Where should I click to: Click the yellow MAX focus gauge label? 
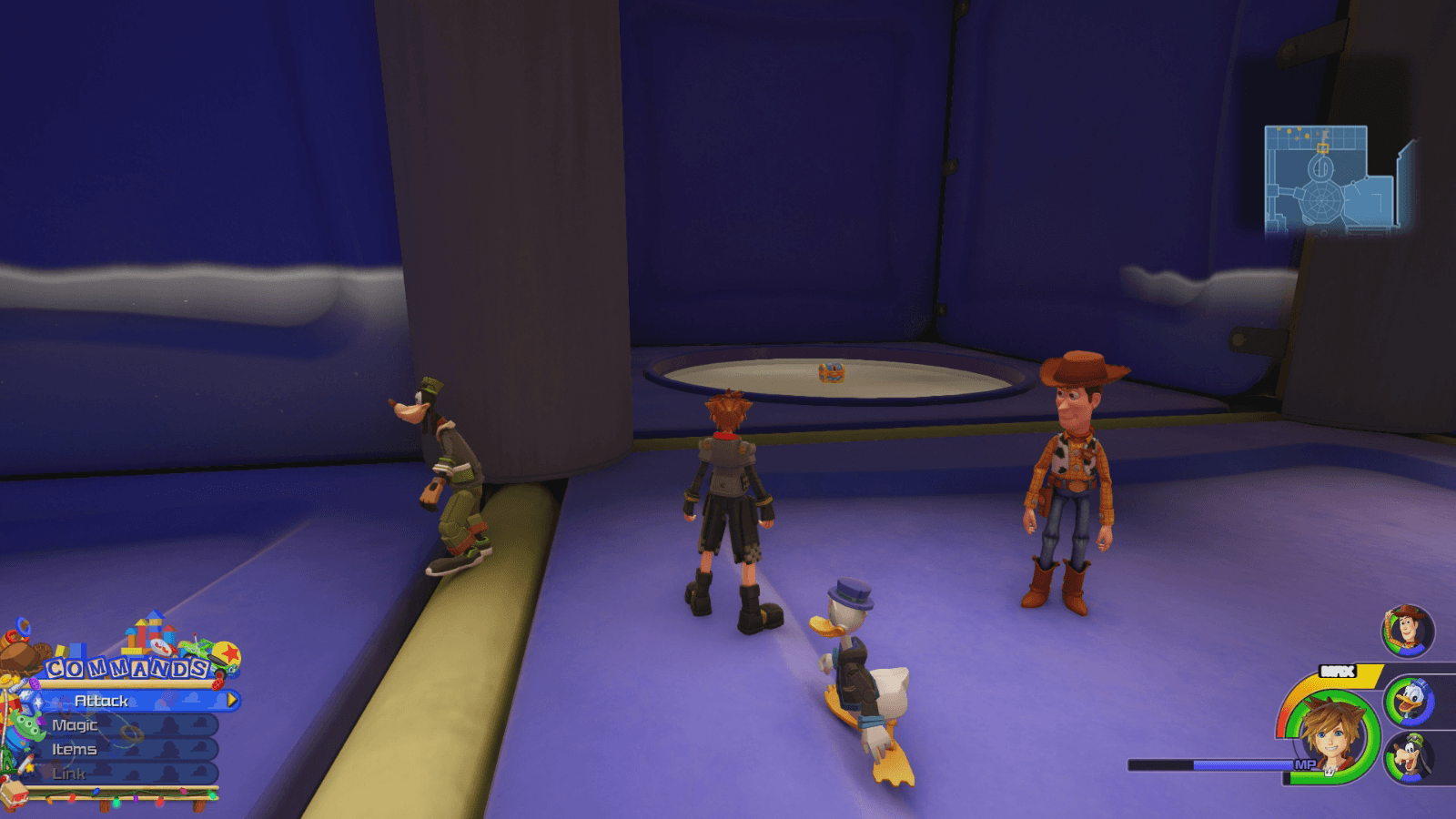click(x=1338, y=670)
